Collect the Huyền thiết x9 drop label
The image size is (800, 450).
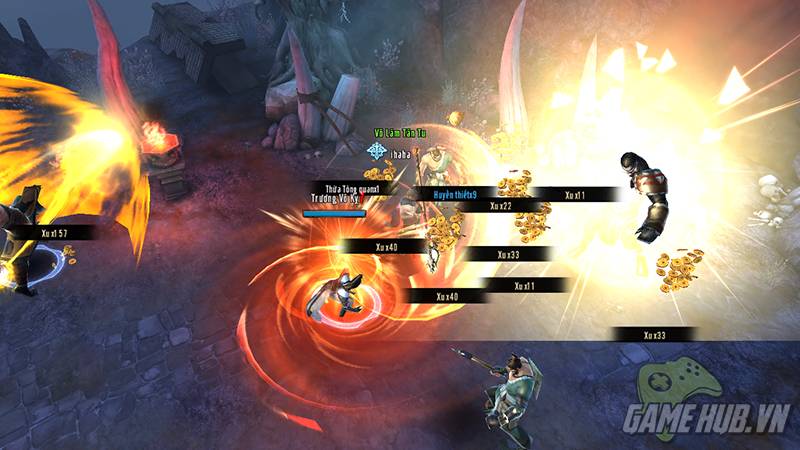point(455,193)
